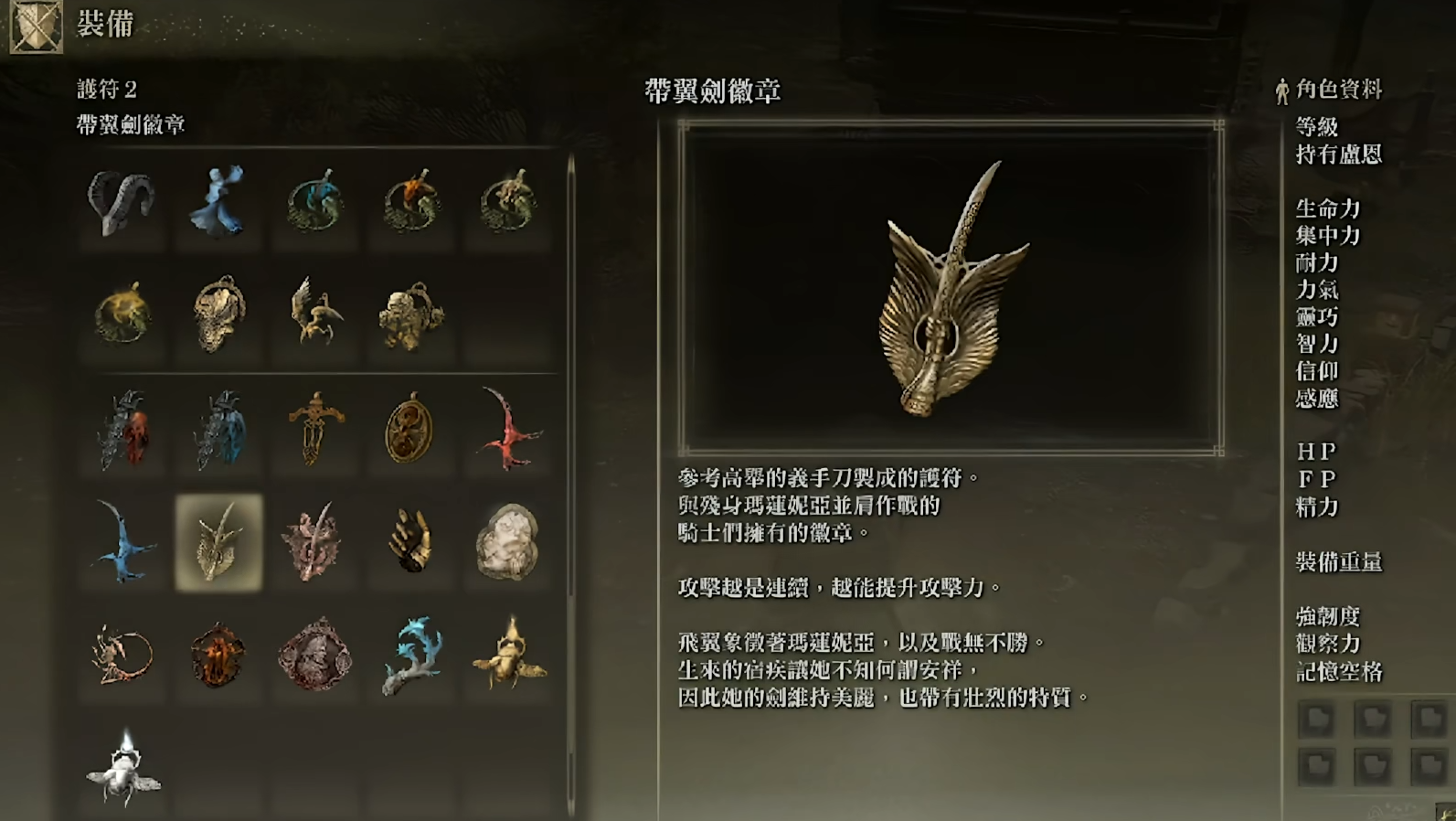Select the blue crooked blade talisman

pyautogui.click(x=123, y=541)
